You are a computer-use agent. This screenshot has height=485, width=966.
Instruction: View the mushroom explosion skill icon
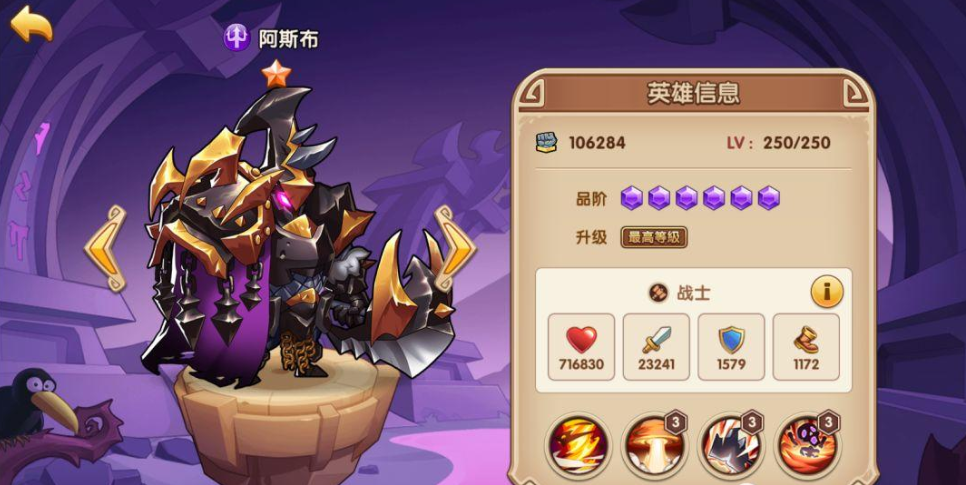(654, 446)
